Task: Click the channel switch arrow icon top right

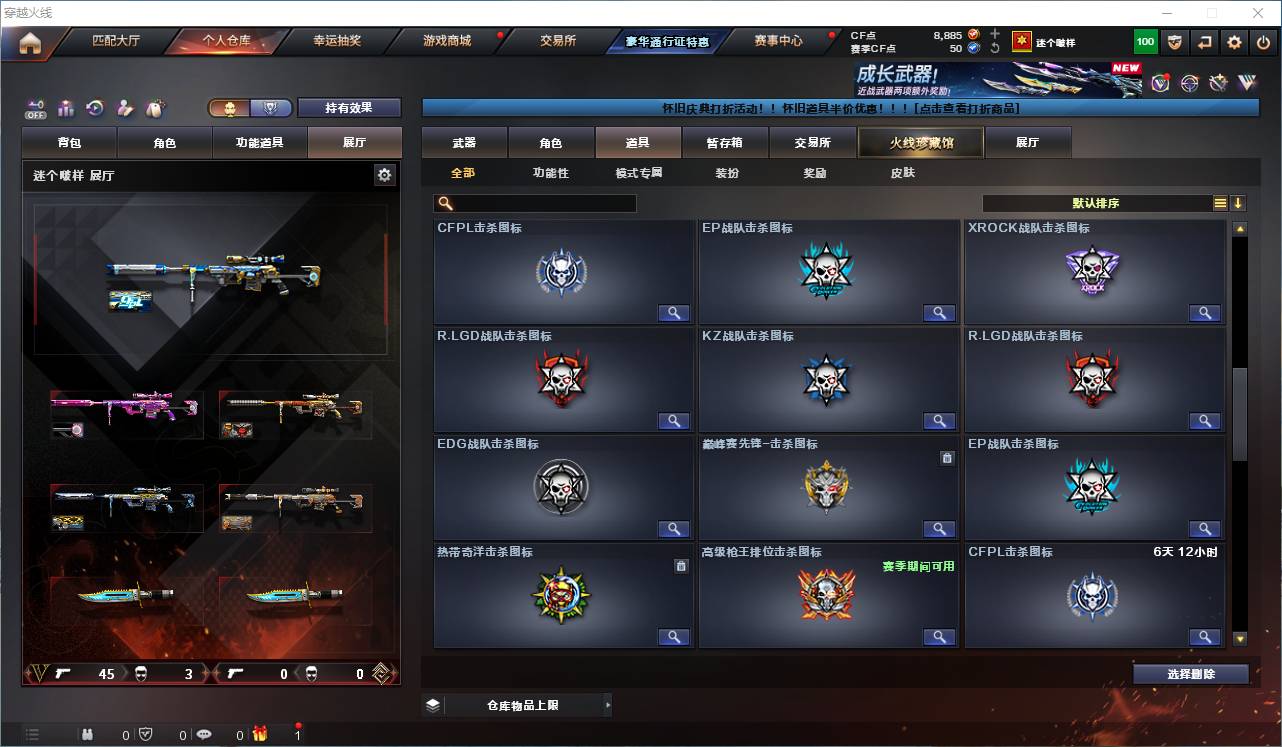Action: coord(1203,41)
